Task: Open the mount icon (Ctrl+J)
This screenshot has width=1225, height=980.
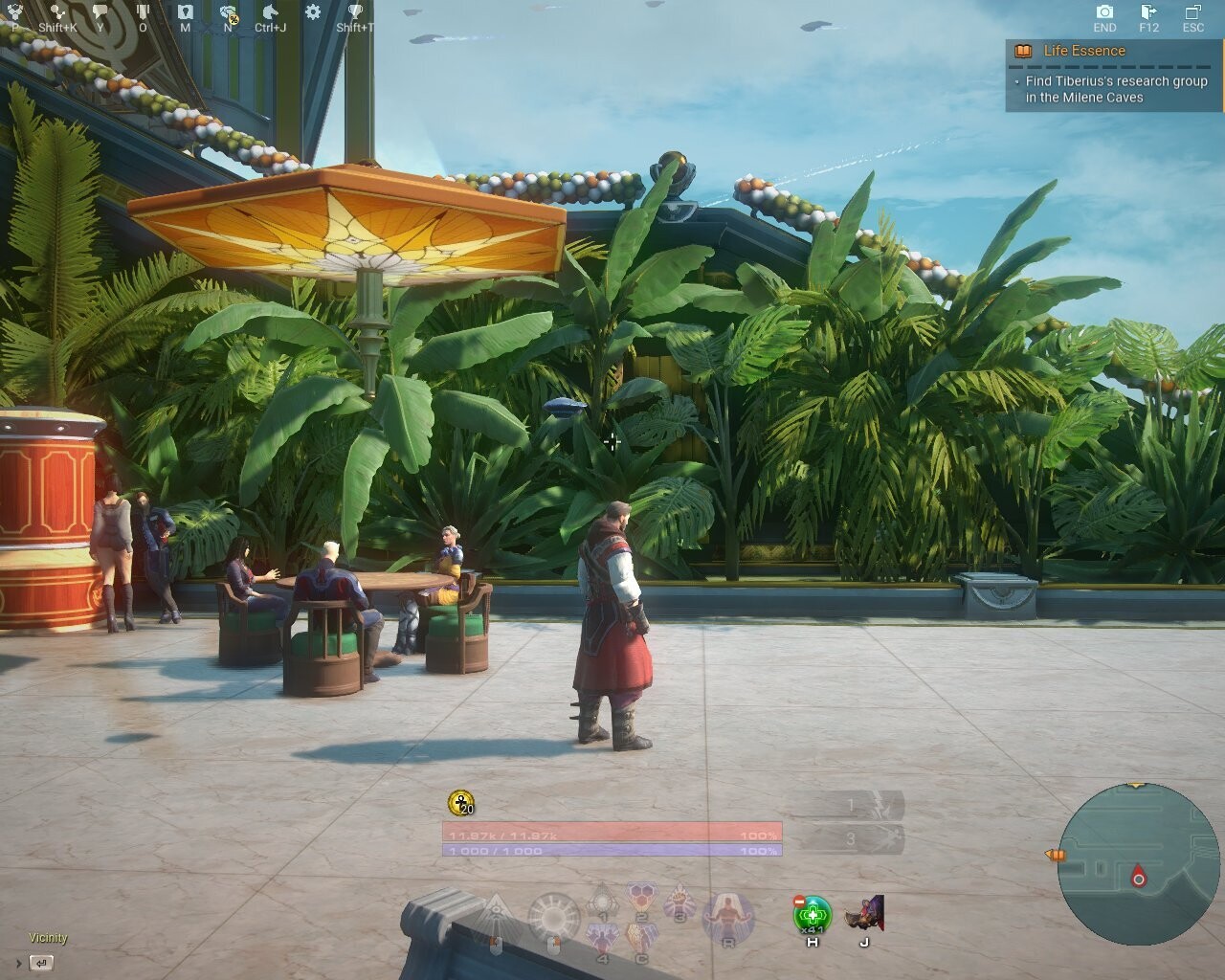Action: click(270, 10)
